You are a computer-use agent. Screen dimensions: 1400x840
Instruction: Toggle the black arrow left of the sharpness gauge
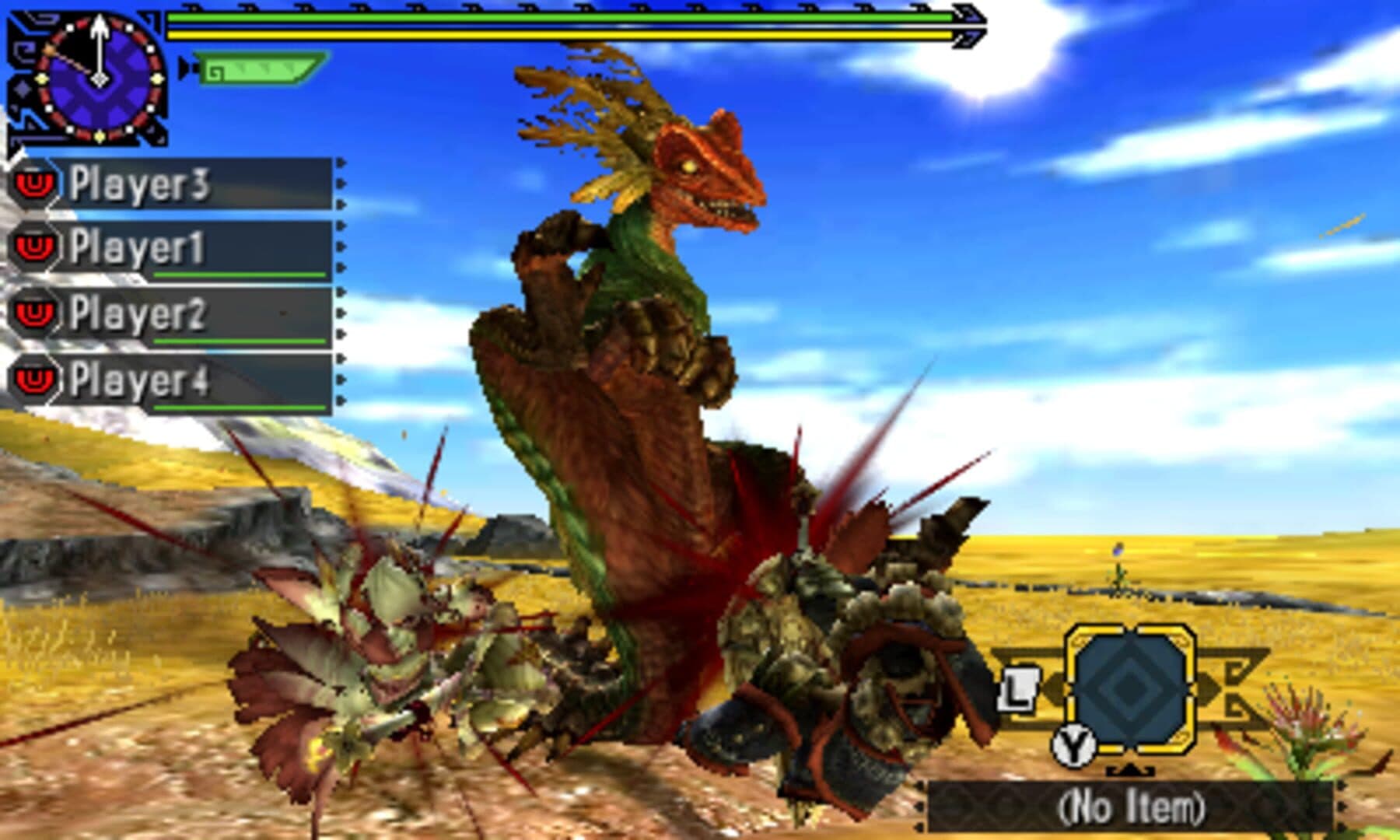(186, 67)
